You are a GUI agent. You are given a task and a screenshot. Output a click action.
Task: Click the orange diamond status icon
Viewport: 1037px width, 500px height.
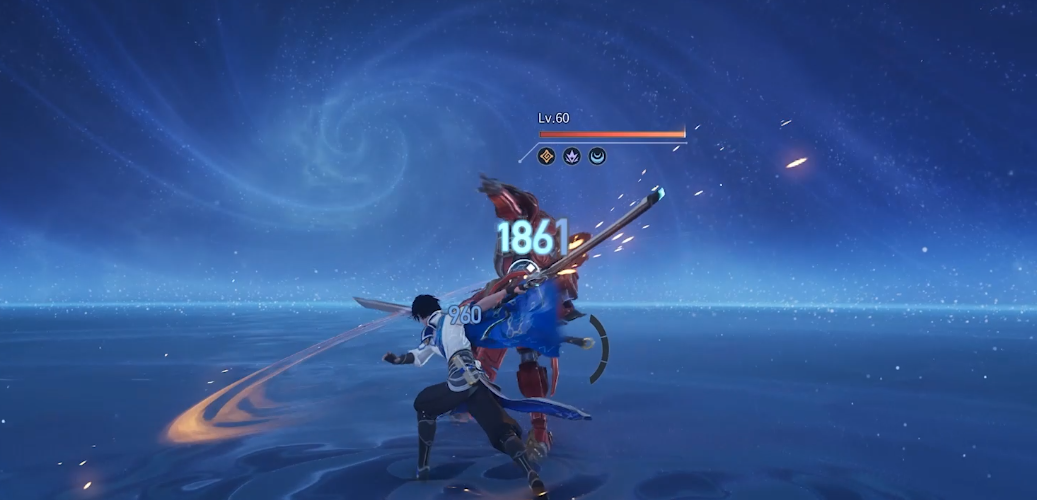(x=546, y=156)
